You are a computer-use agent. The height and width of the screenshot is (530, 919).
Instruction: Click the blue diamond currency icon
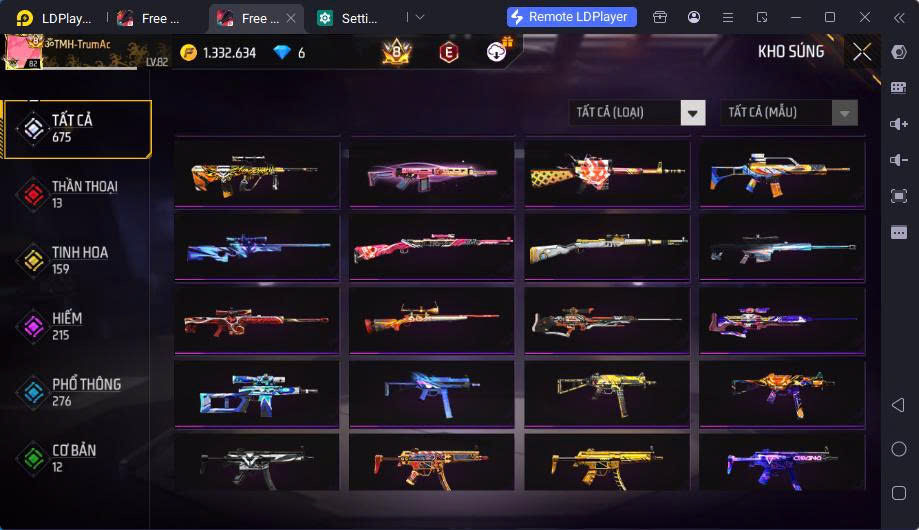point(282,53)
